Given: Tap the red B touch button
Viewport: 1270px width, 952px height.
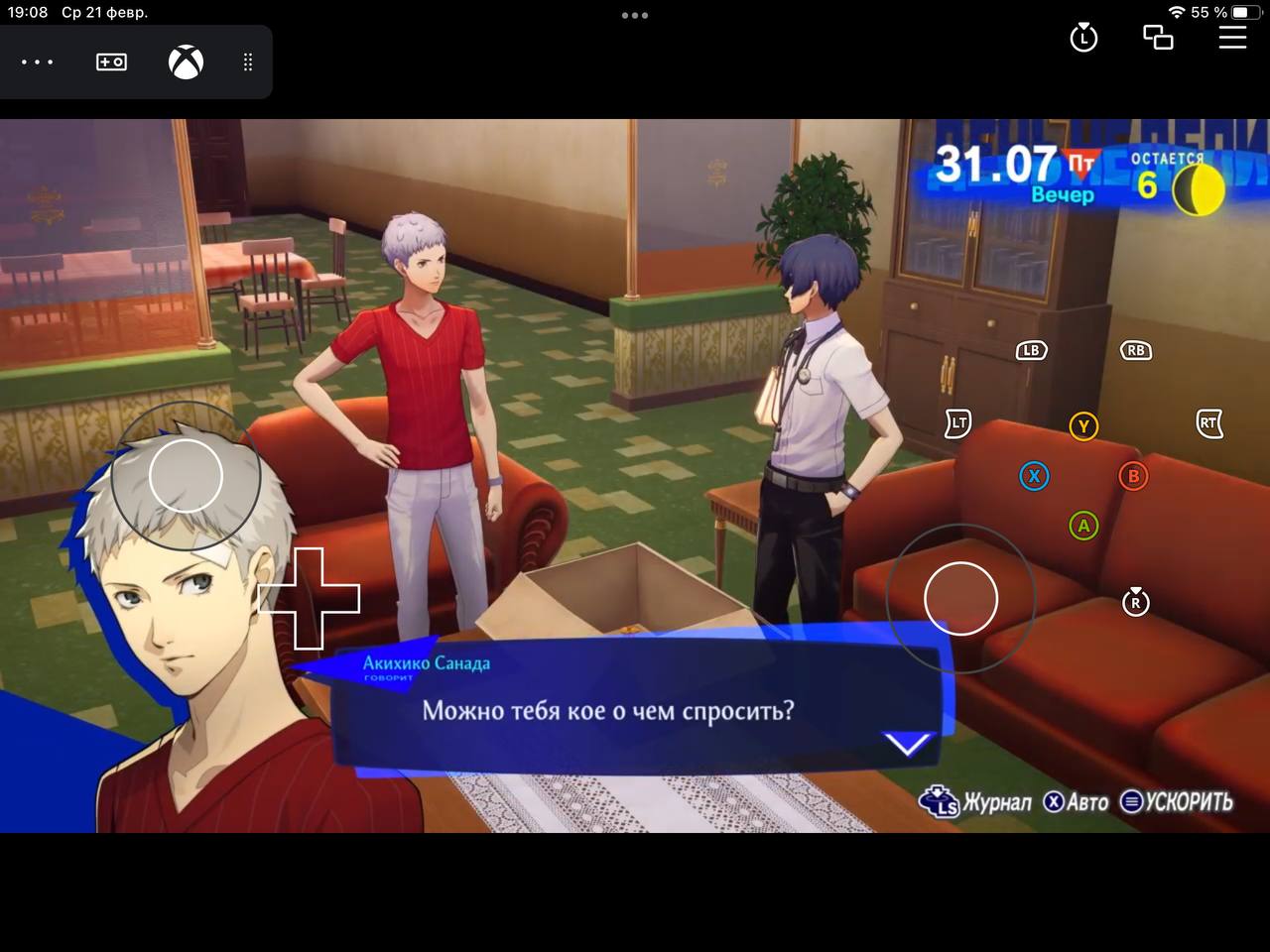Looking at the screenshot, I should point(1133,476).
